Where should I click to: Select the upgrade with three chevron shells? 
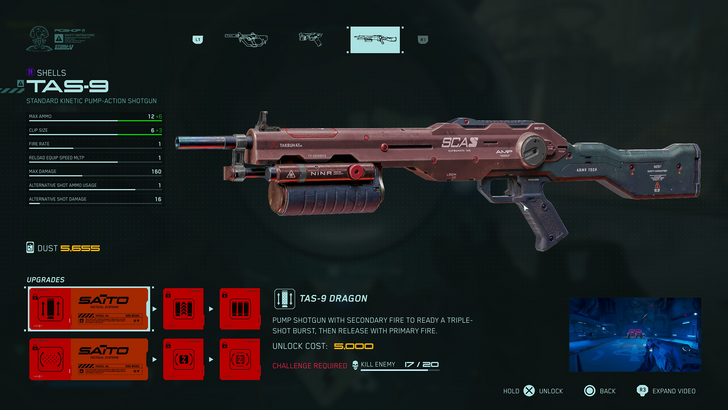[x=183, y=309]
